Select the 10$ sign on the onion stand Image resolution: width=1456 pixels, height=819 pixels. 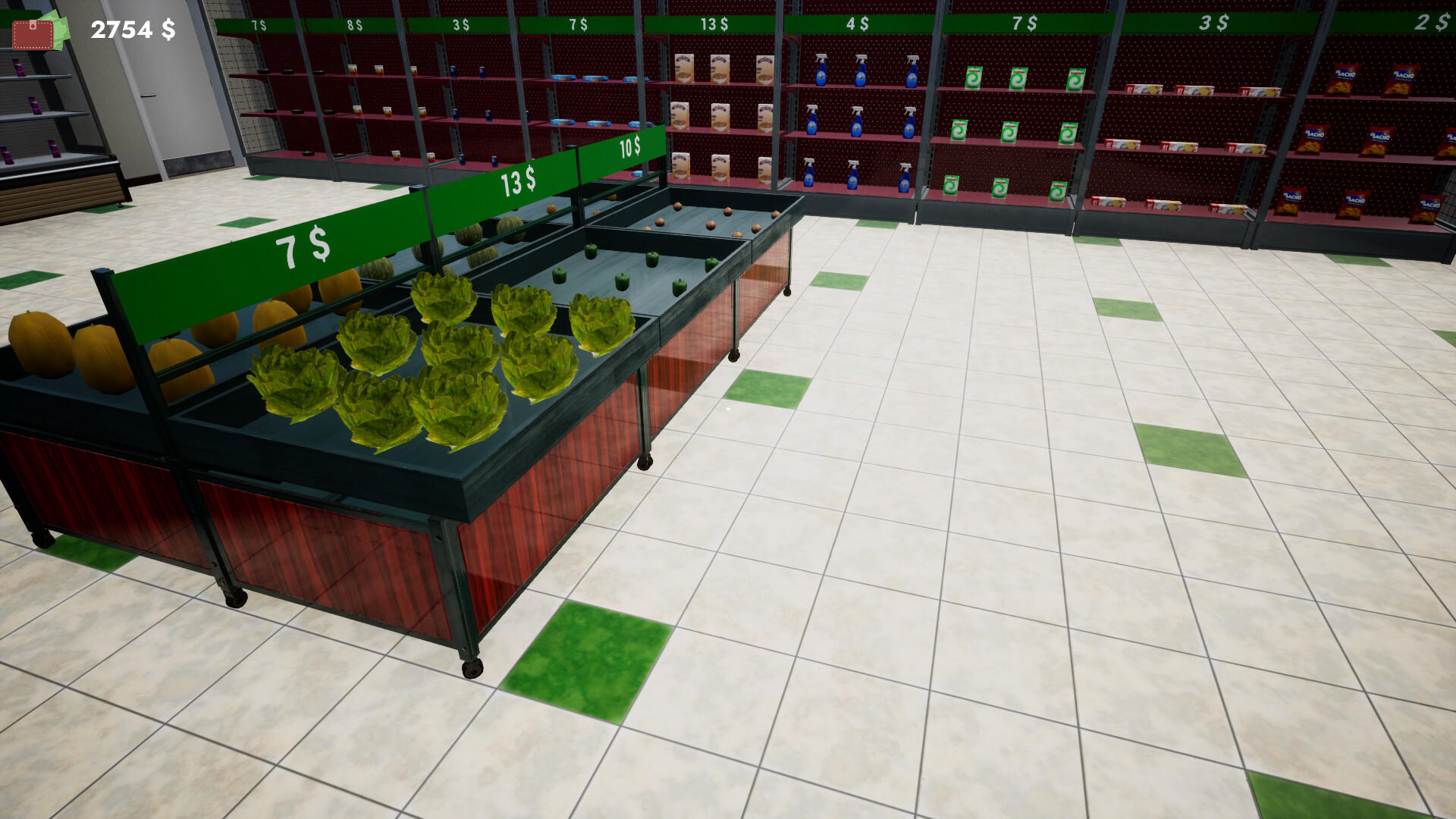click(x=629, y=148)
